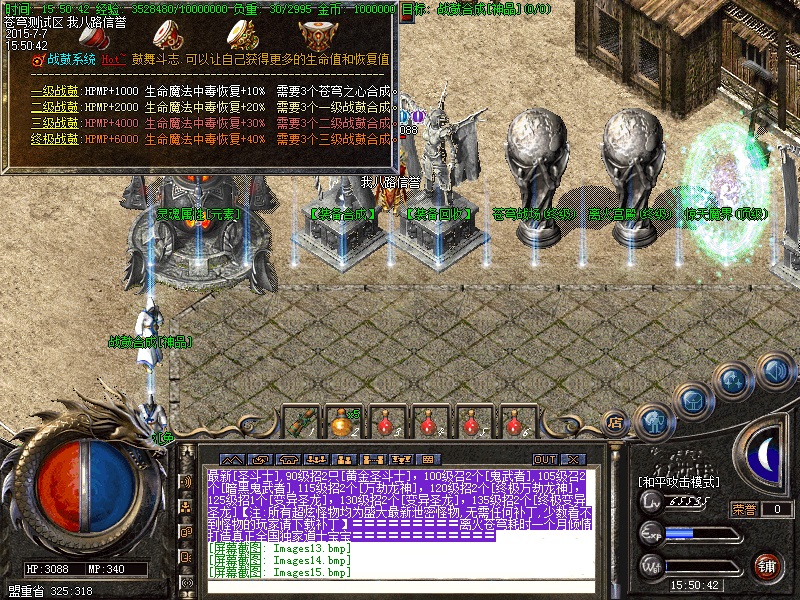Screen dimensions: 800x600
Task: Toggle the [和平攻击模式] attack mode label
Action: (x=678, y=482)
